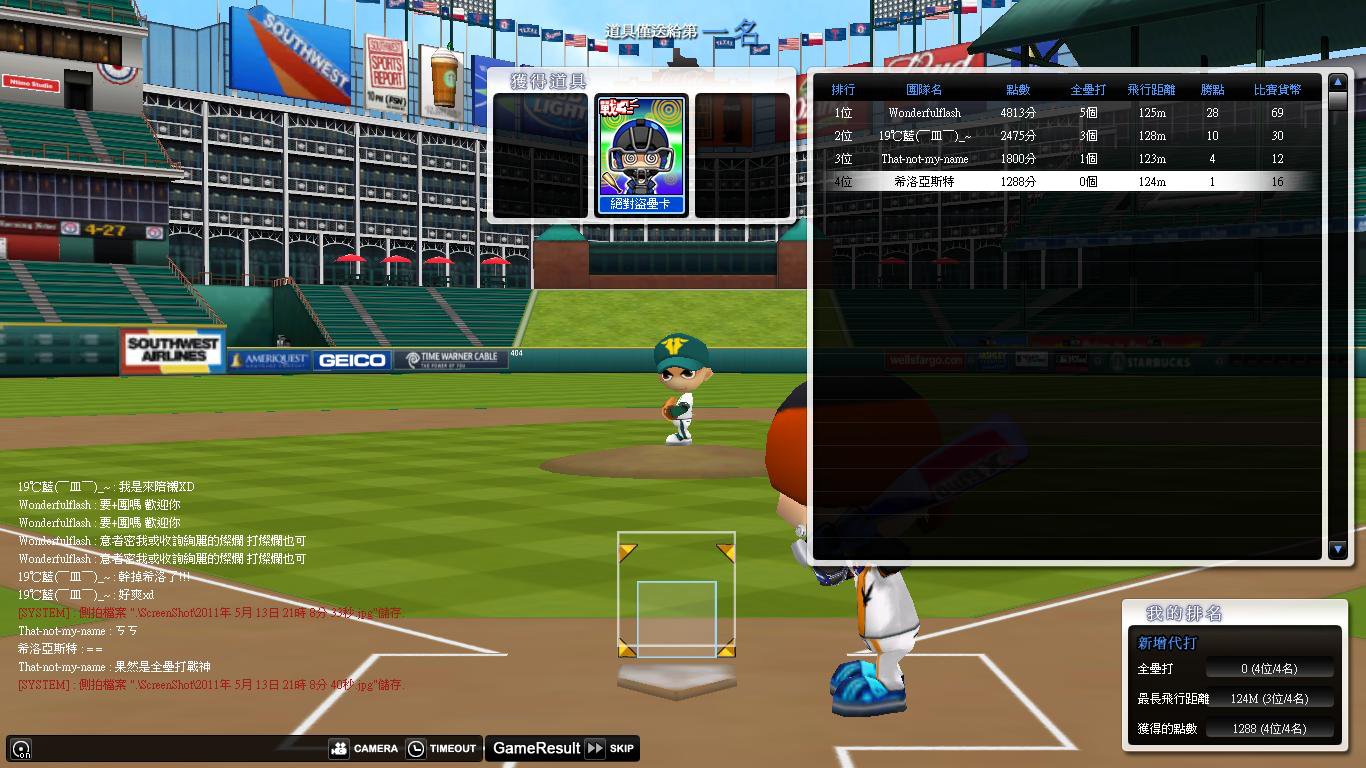The width and height of the screenshot is (1366, 768).
Task: Choose the That-not-my-name ranking row
Action: (x=1070, y=159)
